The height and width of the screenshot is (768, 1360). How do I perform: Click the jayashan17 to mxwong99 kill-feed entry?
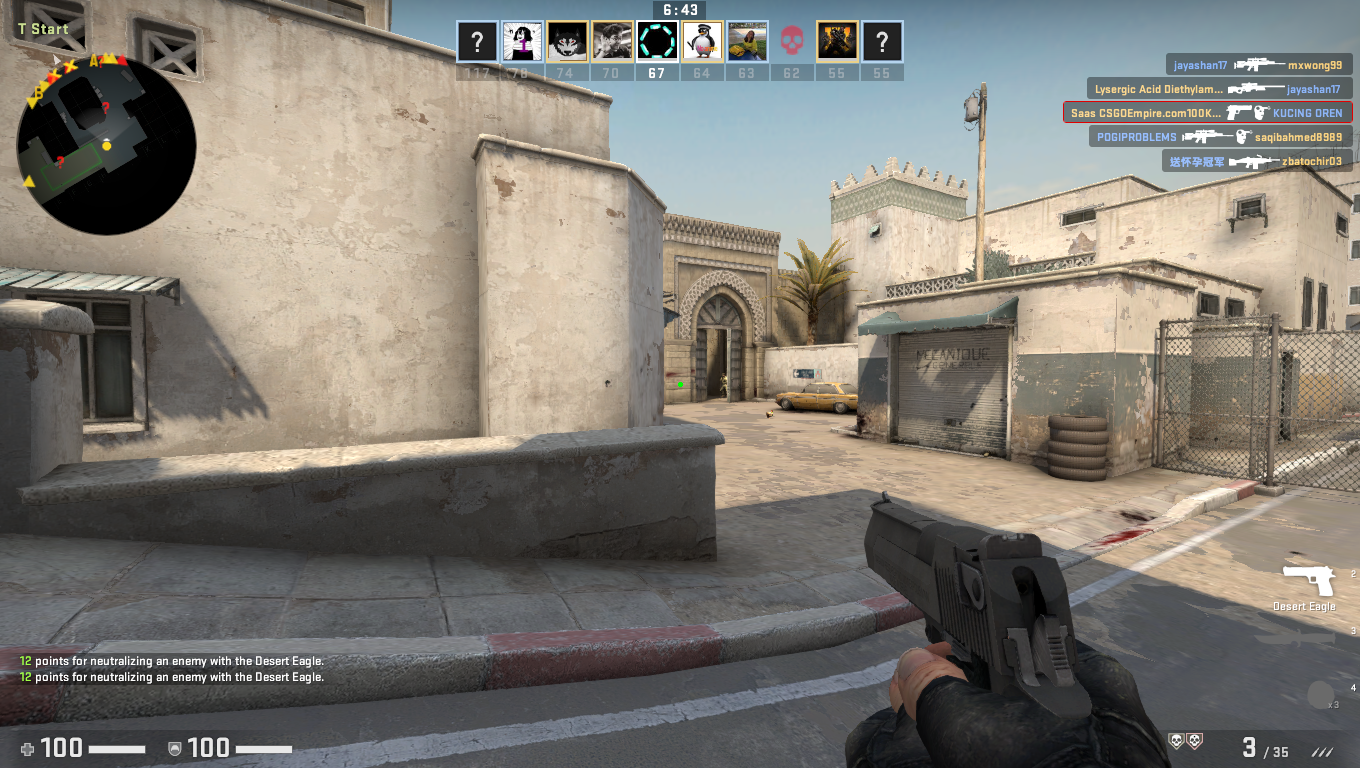(x=1258, y=65)
